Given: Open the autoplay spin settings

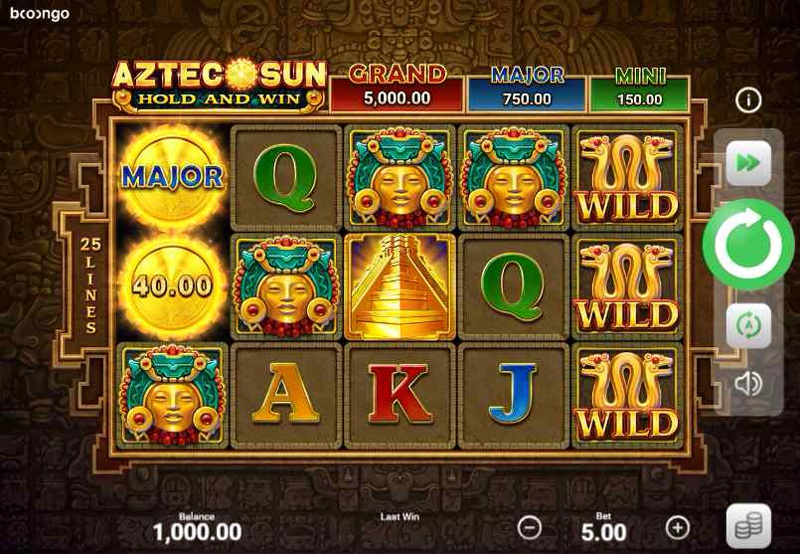Looking at the screenshot, I should [x=748, y=325].
